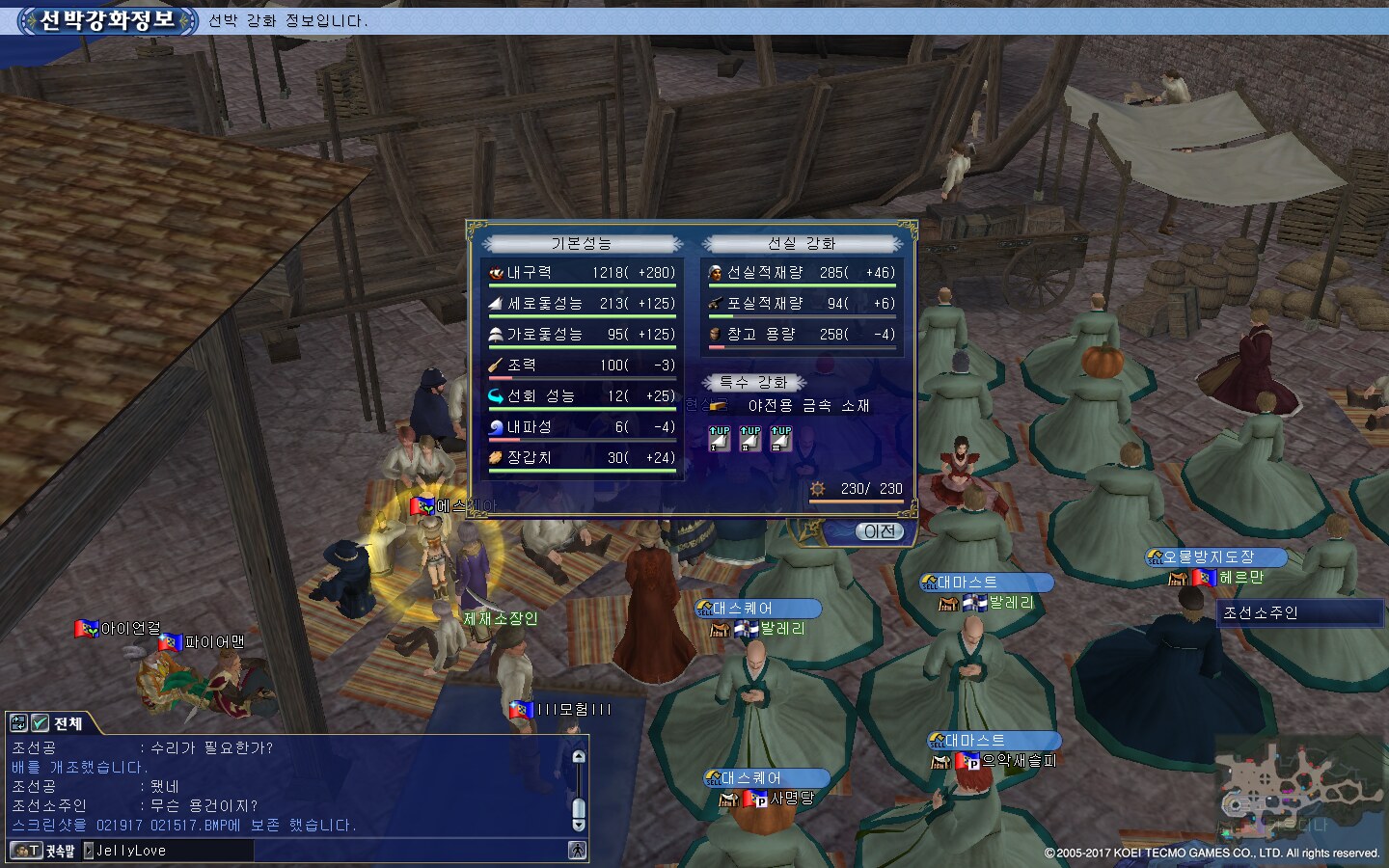This screenshot has height=868, width=1389.
Task: Select the 야전용 금속 소재 special reinforcement entry
Action: tap(808, 406)
